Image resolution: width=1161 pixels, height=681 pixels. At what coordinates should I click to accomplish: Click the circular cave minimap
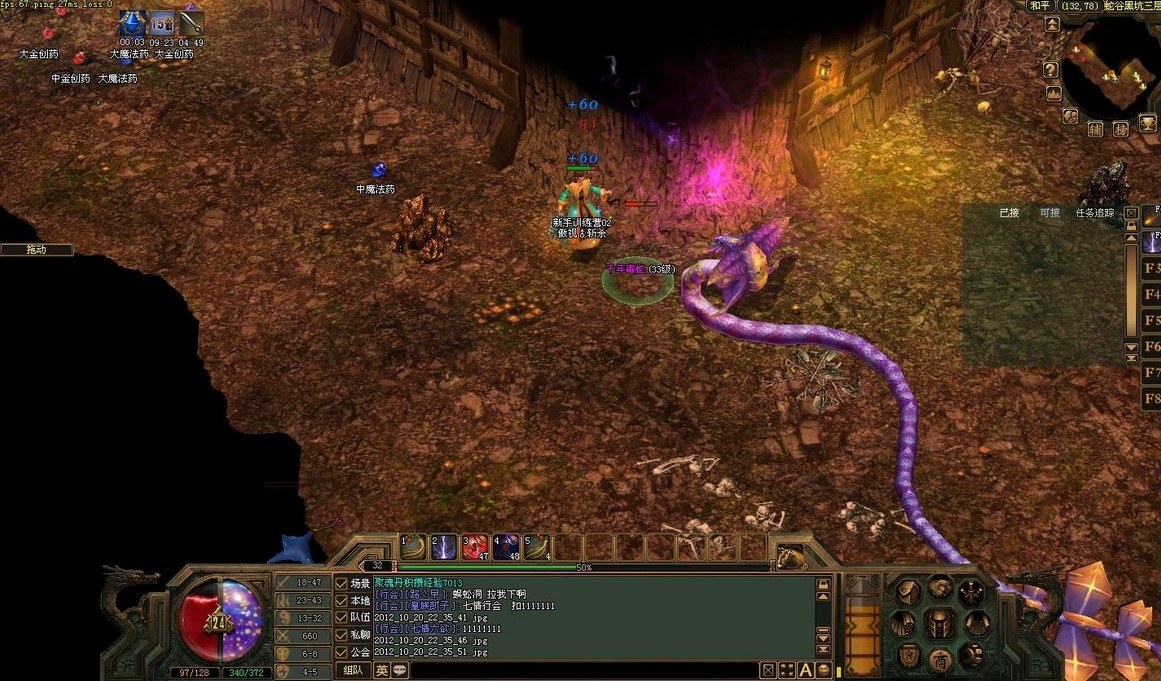(1108, 69)
